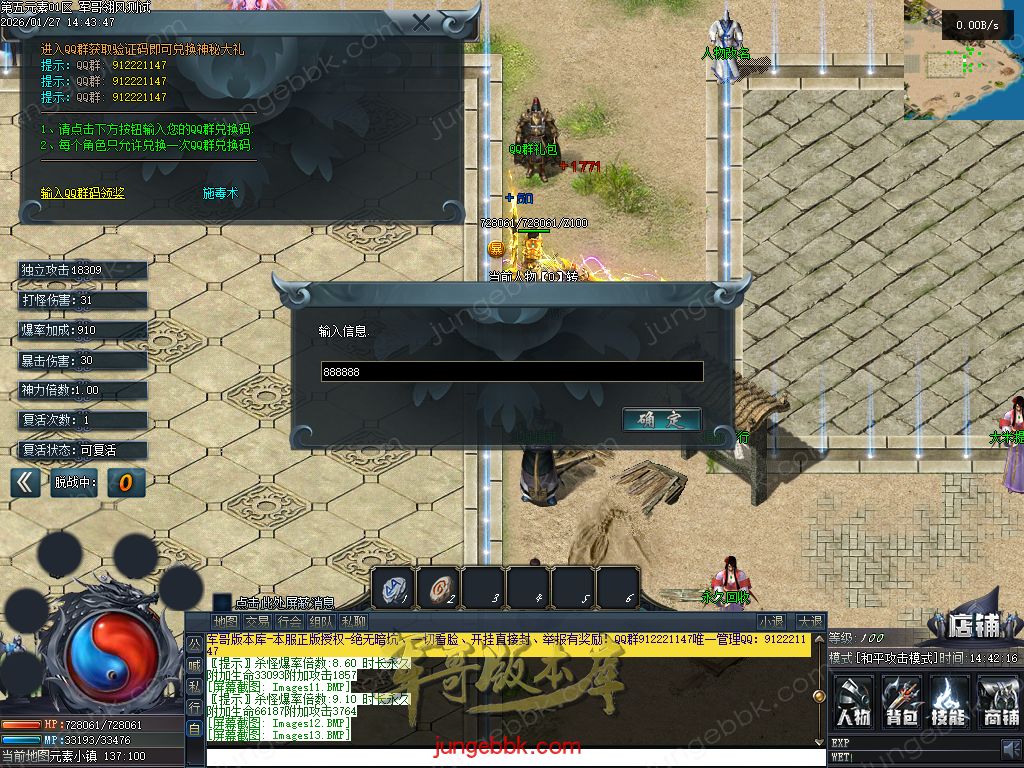This screenshot has height=768, width=1024.
Task: Click the 小退 logout button
Action: [771, 622]
